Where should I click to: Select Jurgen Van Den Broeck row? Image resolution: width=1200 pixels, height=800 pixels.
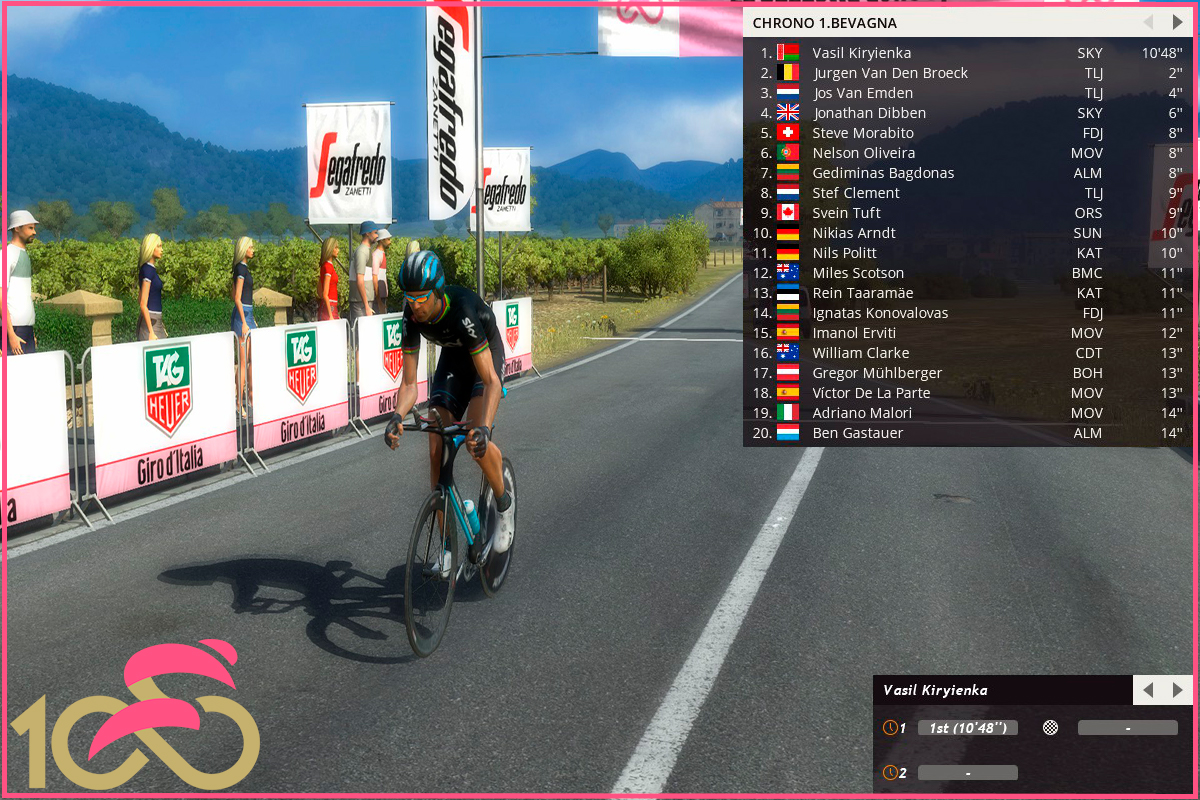click(x=890, y=73)
